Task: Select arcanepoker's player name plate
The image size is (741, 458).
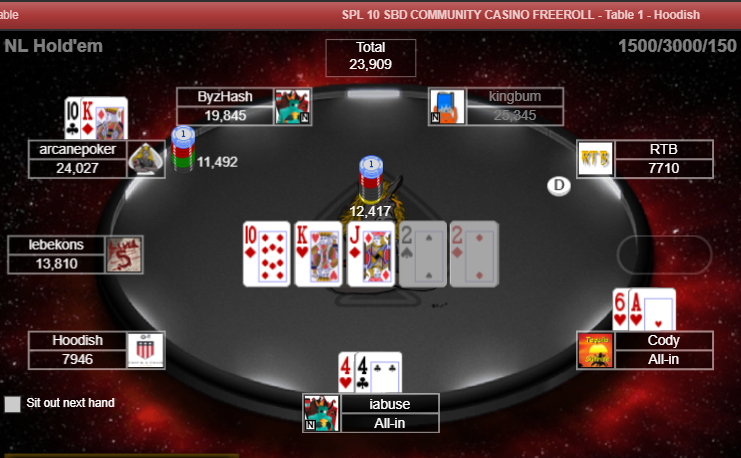Action: pyautogui.click(x=78, y=158)
